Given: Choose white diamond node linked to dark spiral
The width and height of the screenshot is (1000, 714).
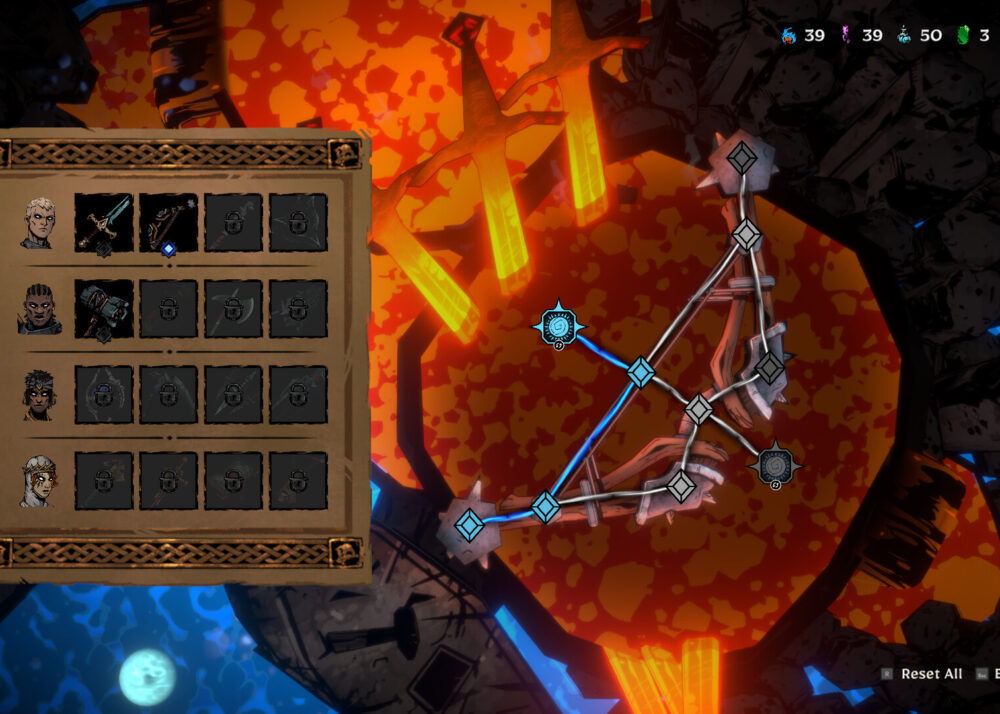Looking at the screenshot, I should pyautogui.click(x=699, y=409).
